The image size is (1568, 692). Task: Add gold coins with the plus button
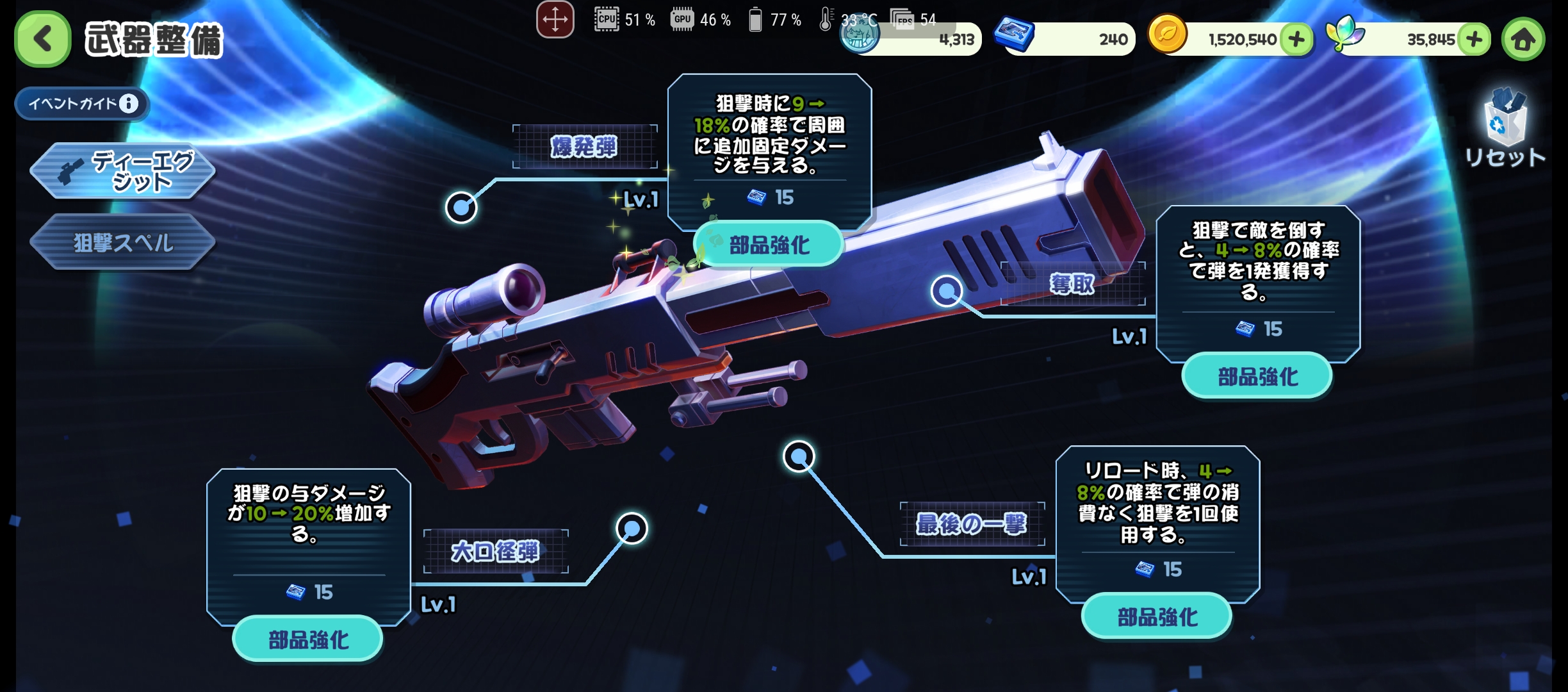(x=1296, y=40)
